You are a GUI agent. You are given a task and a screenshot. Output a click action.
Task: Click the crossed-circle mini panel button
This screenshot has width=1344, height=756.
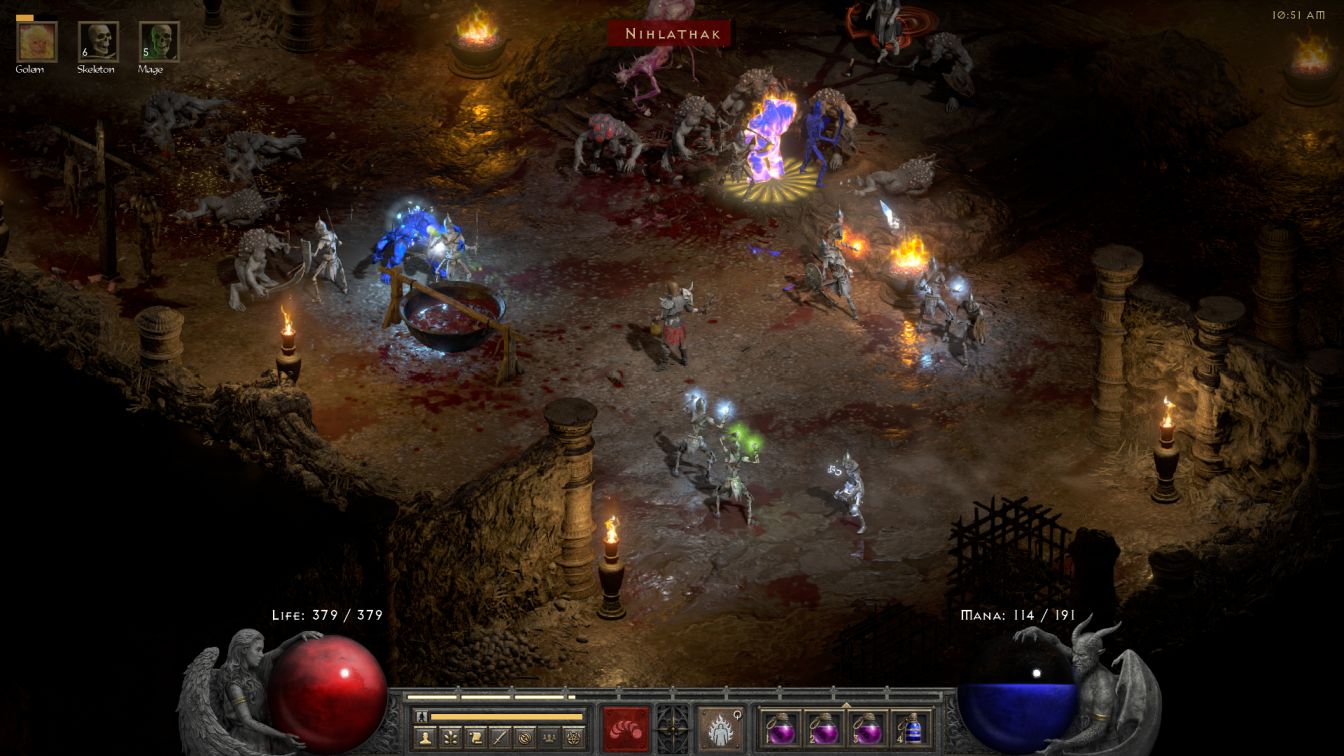tap(523, 738)
